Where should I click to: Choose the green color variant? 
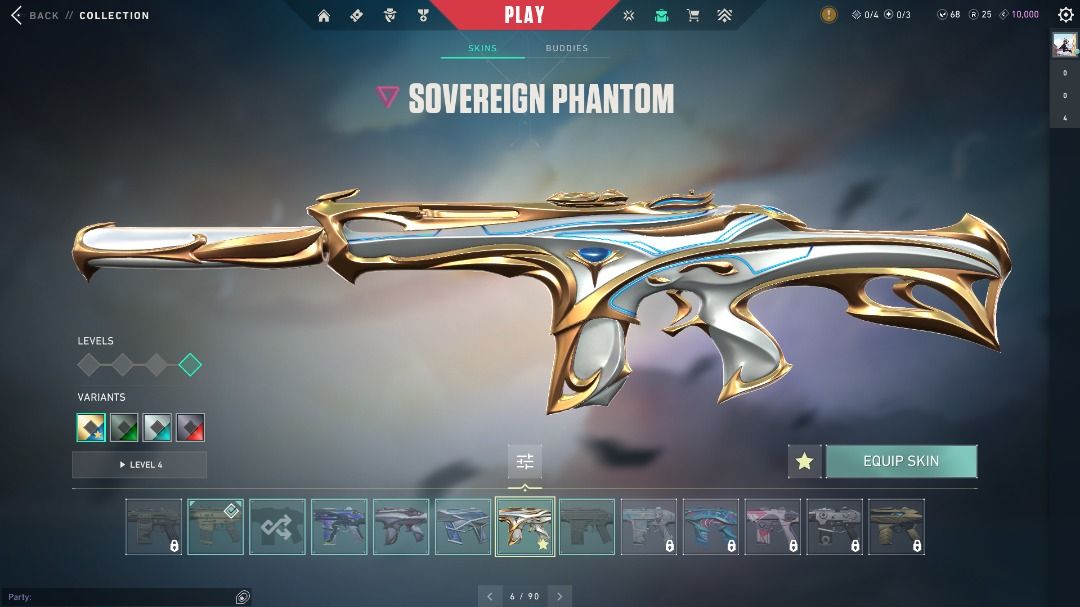(124, 428)
